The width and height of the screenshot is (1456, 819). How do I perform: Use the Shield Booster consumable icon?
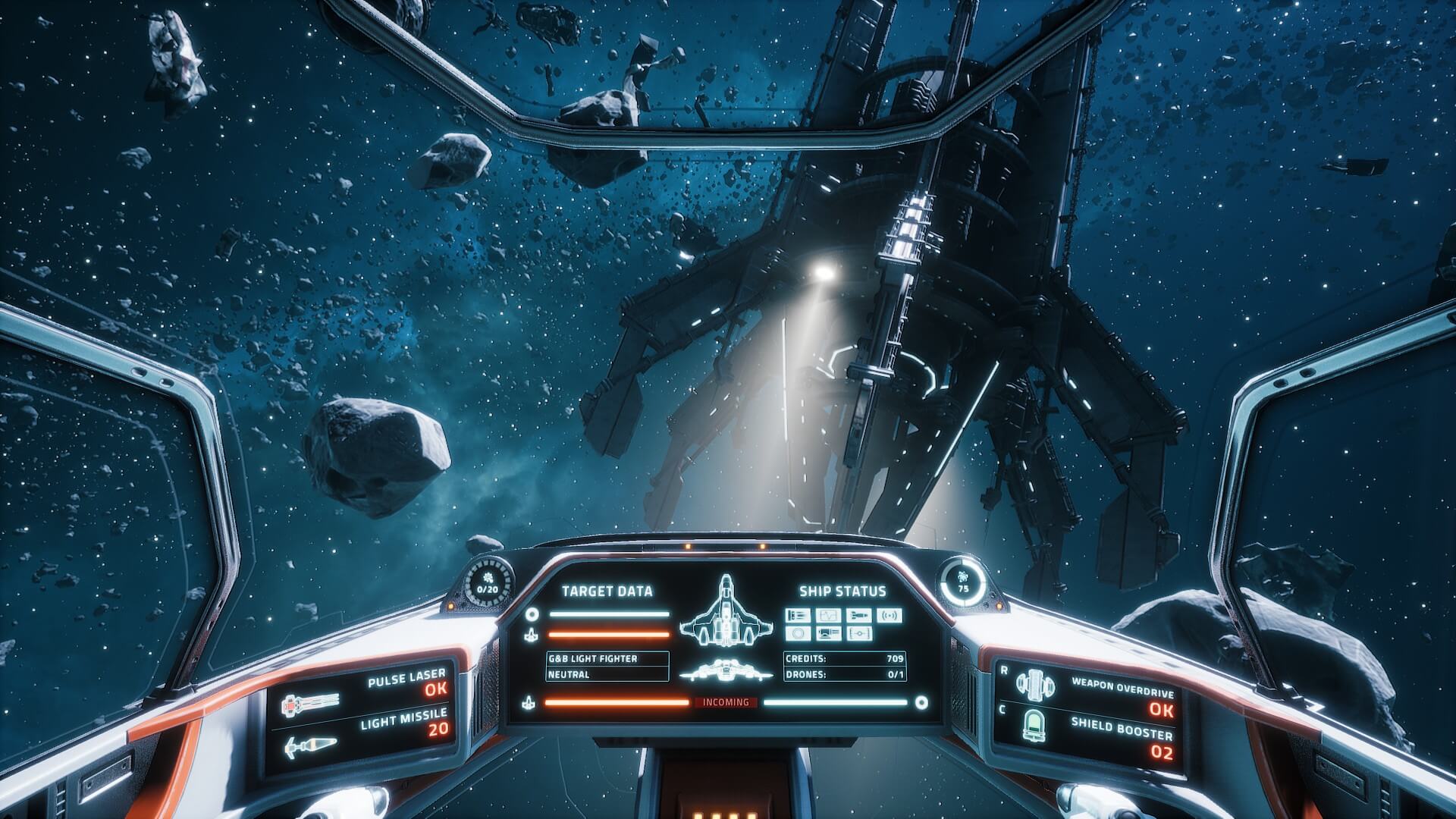[x=1034, y=725]
